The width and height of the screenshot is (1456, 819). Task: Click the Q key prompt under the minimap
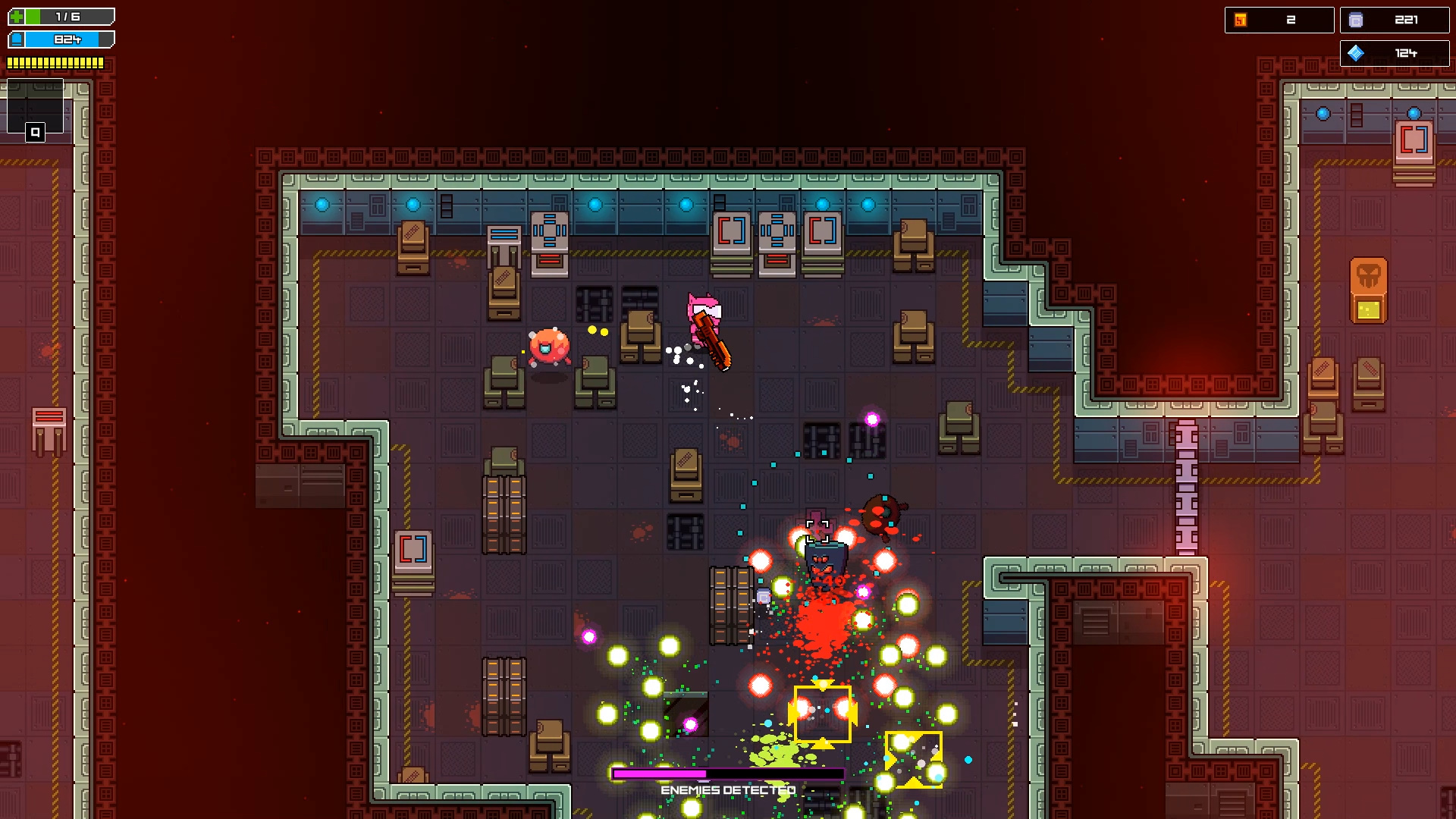33,131
